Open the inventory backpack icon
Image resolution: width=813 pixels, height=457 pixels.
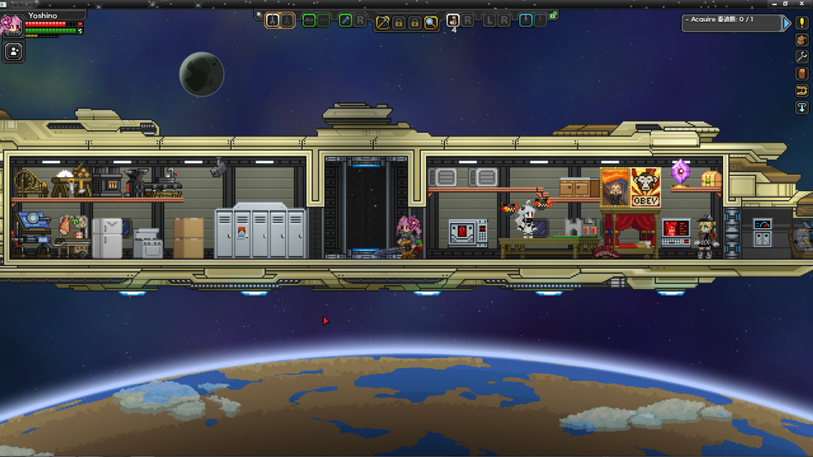(801, 40)
